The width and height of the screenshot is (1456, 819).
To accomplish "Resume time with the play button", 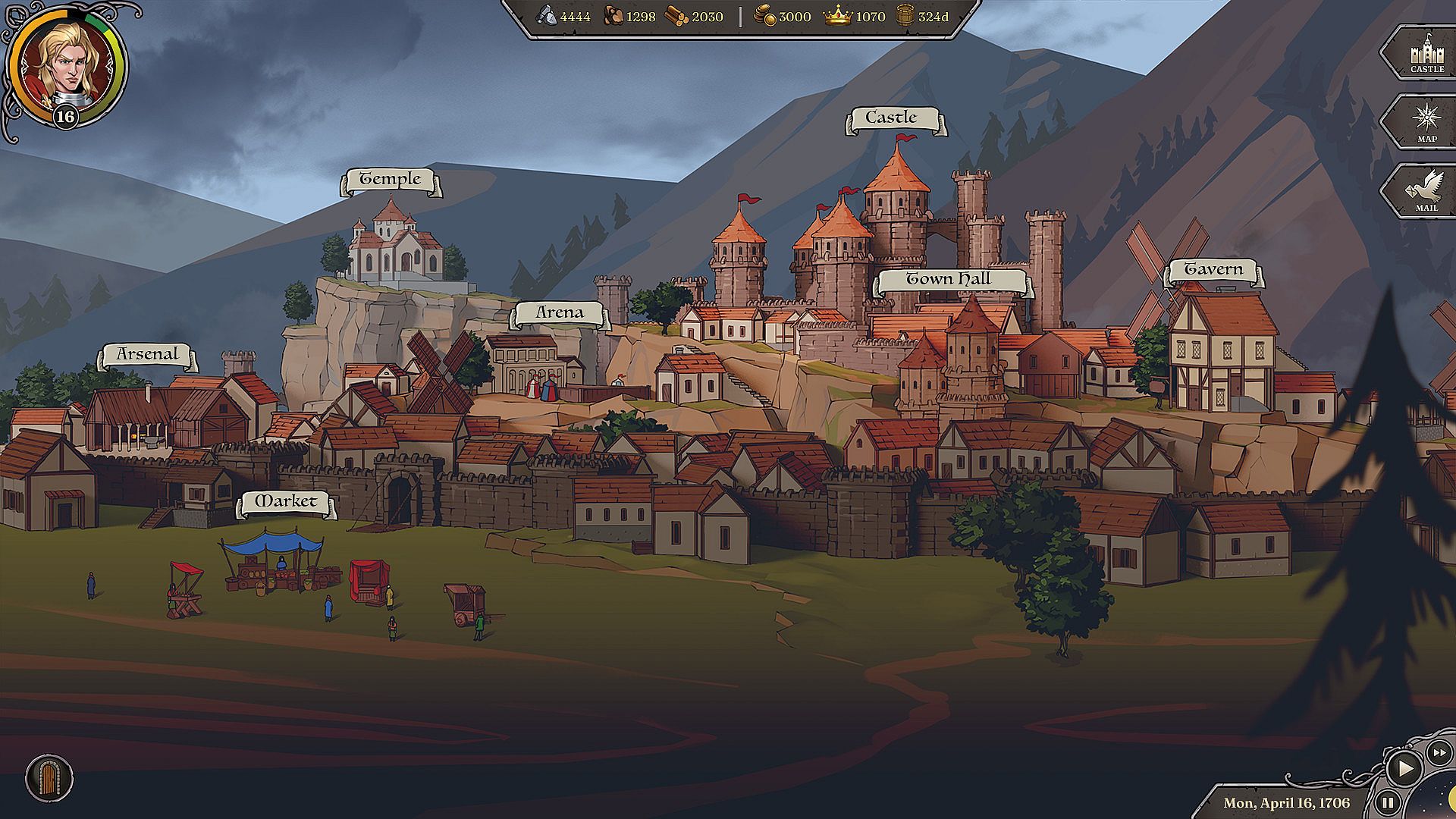I will pos(1404,769).
